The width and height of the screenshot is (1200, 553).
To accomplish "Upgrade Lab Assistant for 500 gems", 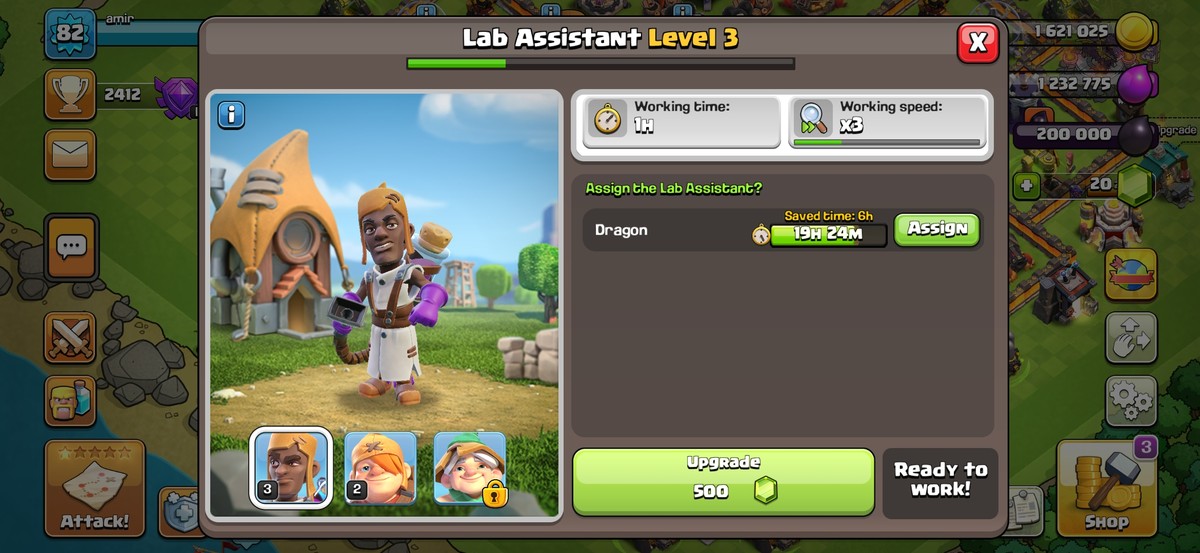I will (723, 481).
